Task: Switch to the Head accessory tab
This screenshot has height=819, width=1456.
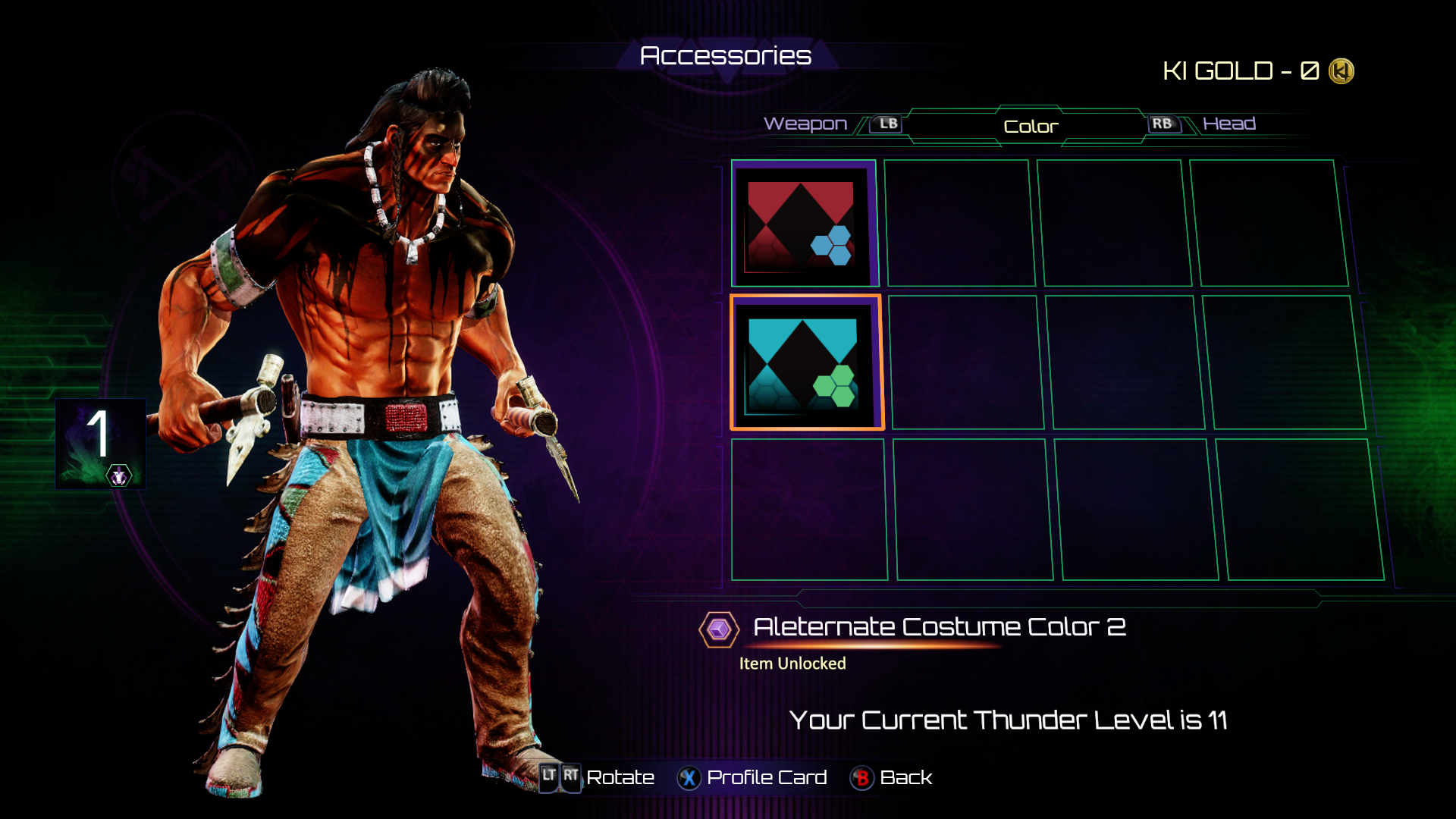Action: pos(1228,124)
